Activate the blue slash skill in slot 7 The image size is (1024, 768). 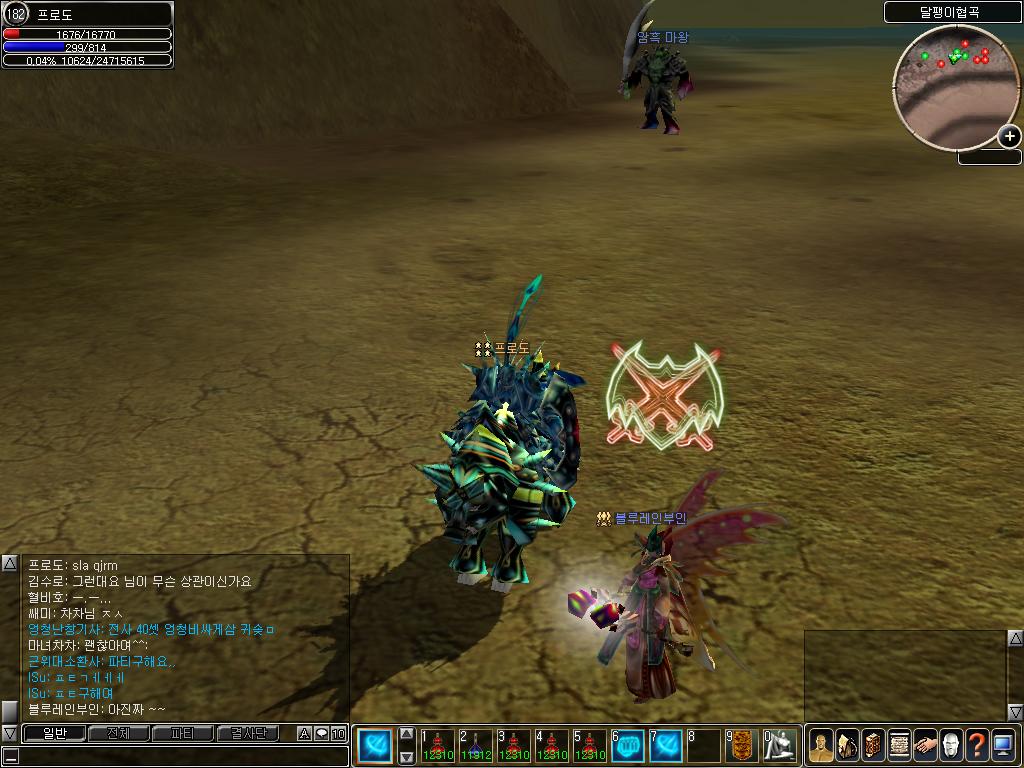click(x=667, y=746)
